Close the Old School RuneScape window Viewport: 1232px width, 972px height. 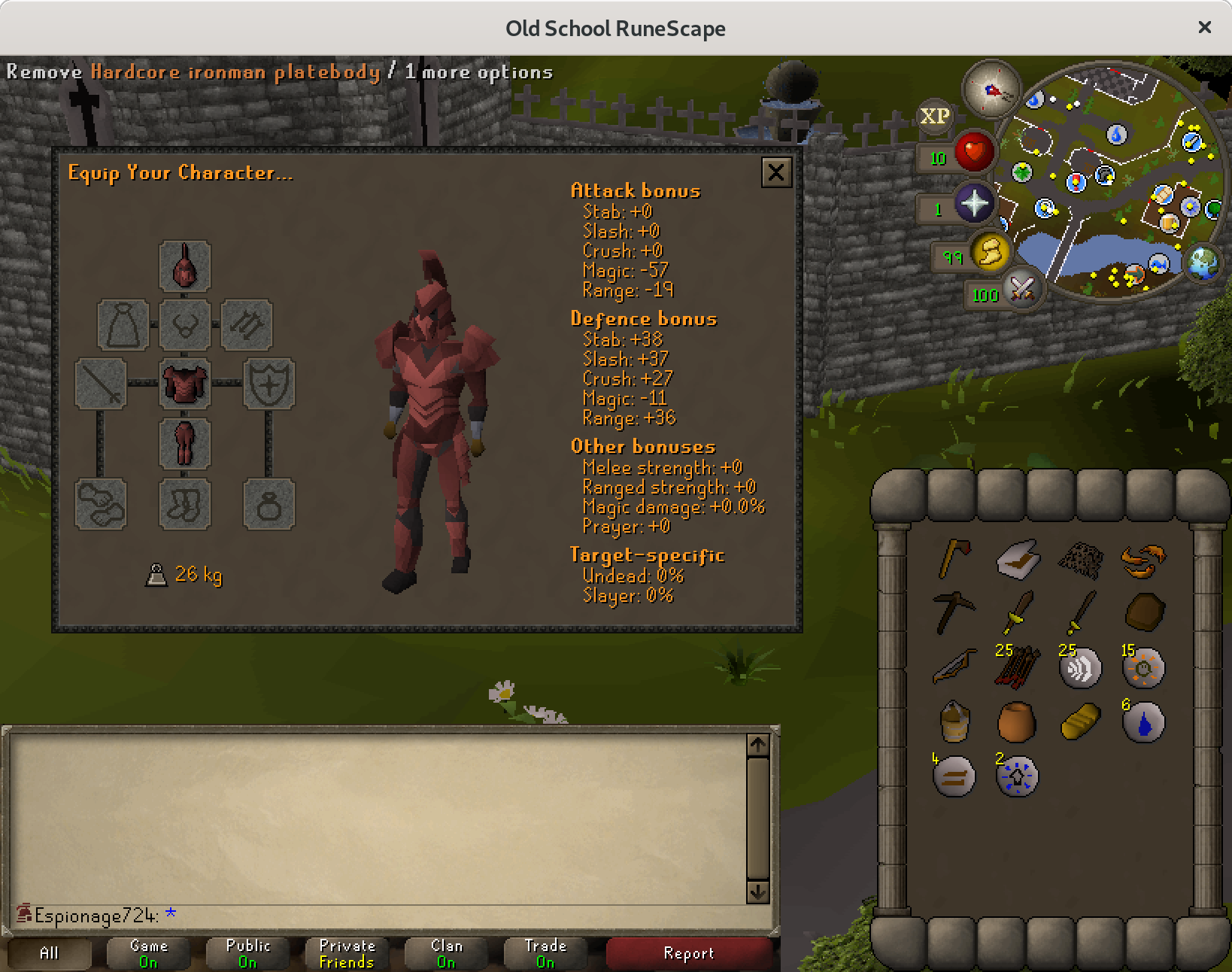(1204, 28)
